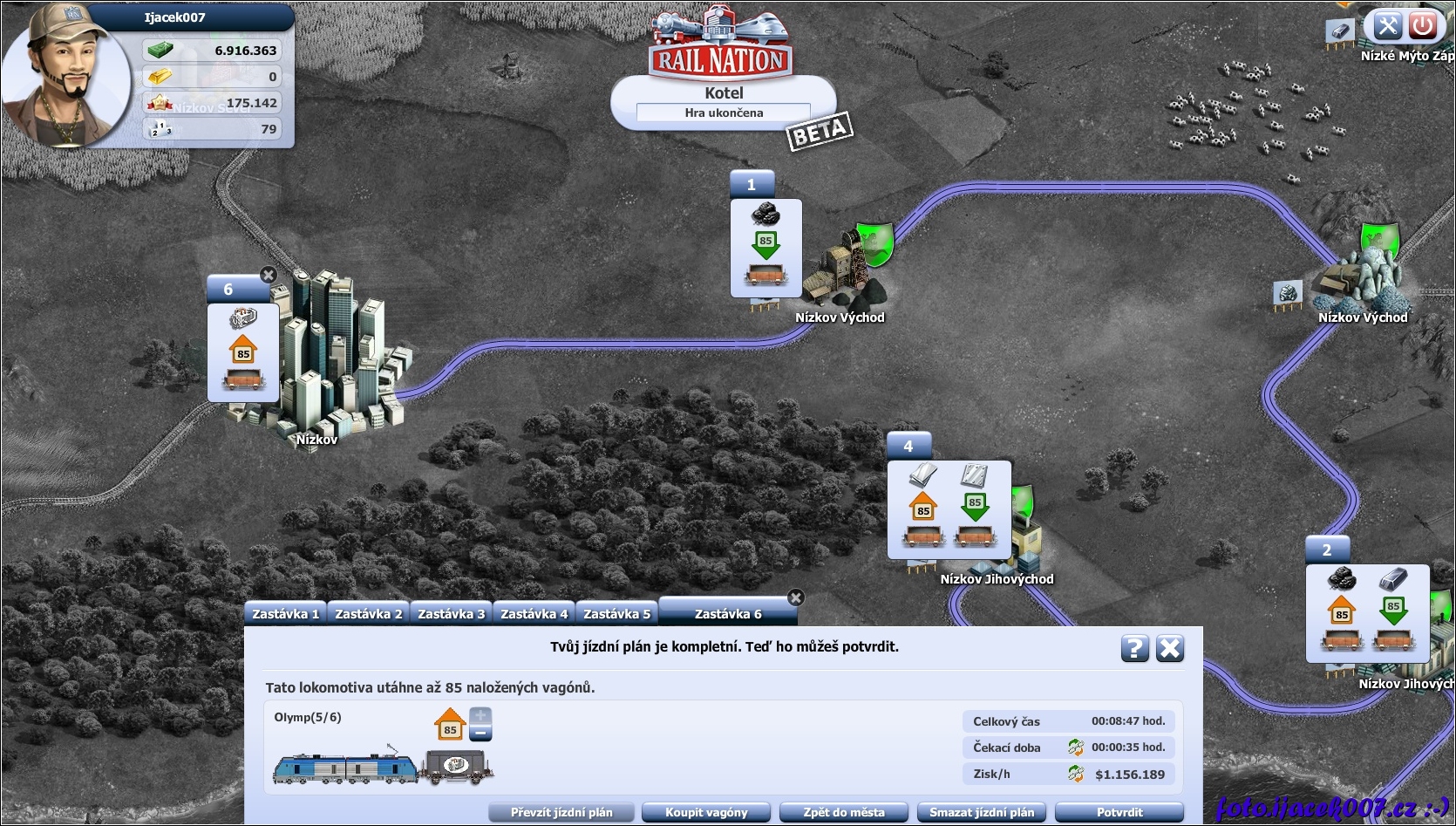The height and width of the screenshot is (826, 1456).
Task: Switch to the Zastávka 1 tab
Action: point(285,614)
